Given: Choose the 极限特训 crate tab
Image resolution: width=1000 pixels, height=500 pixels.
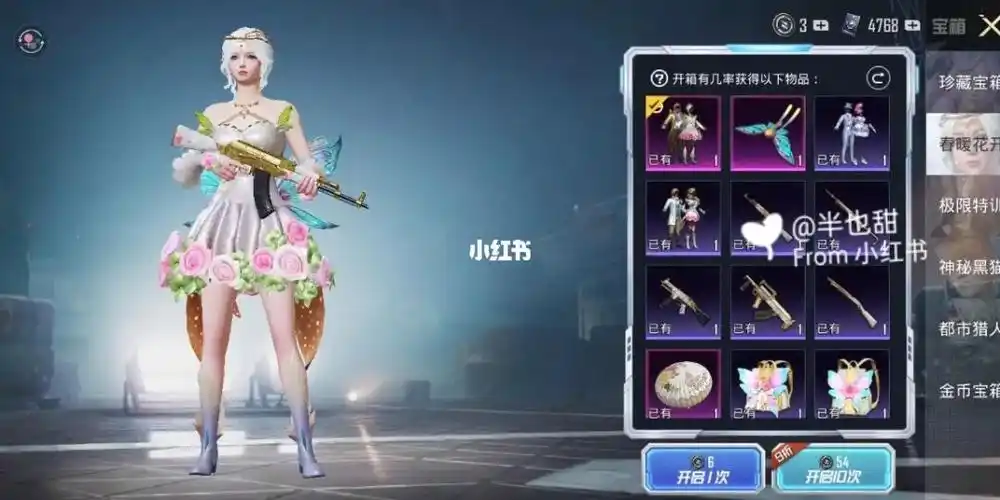Looking at the screenshot, I should 966,206.
